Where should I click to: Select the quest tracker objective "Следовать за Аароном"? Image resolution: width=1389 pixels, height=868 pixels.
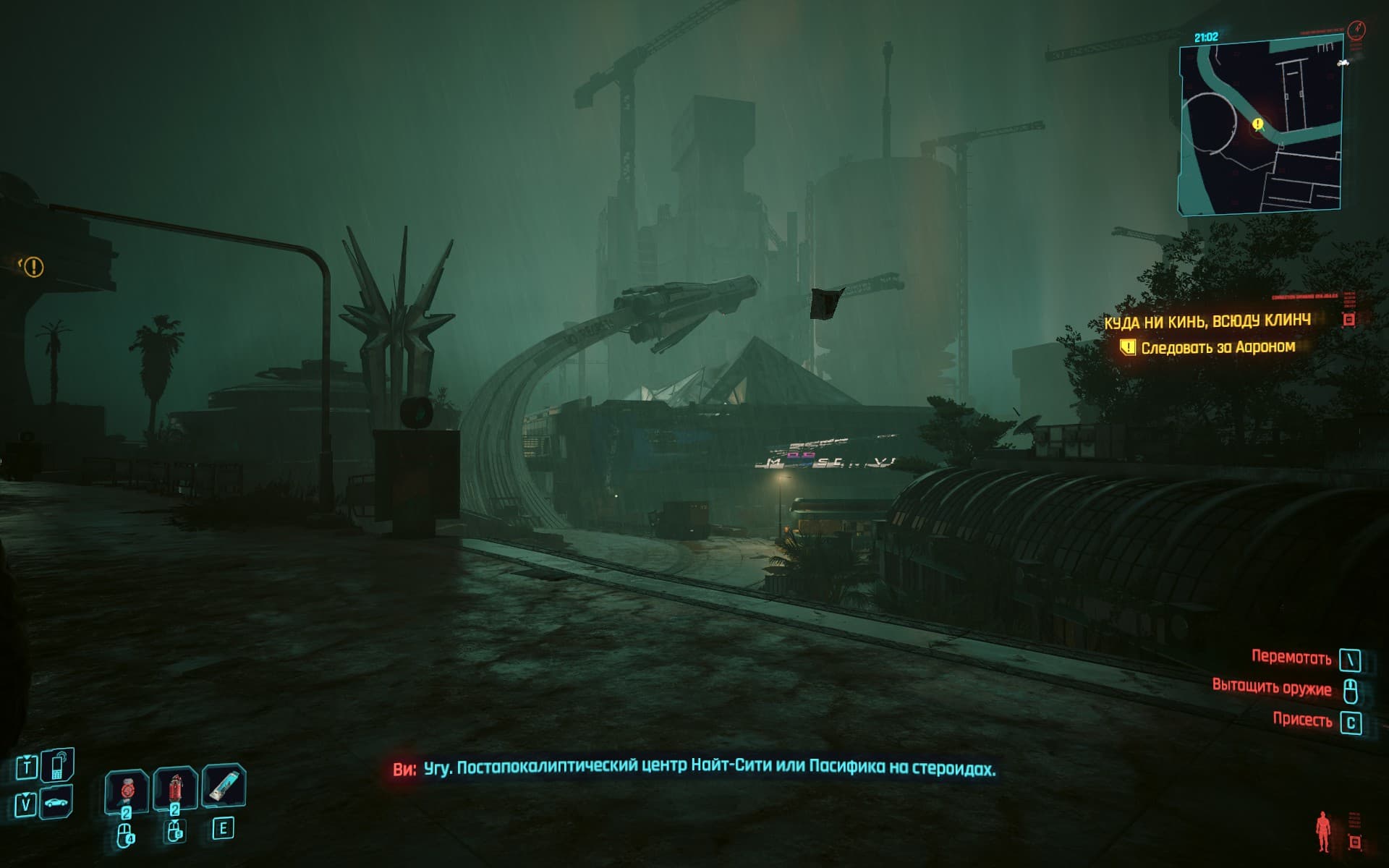[1218, 347]
